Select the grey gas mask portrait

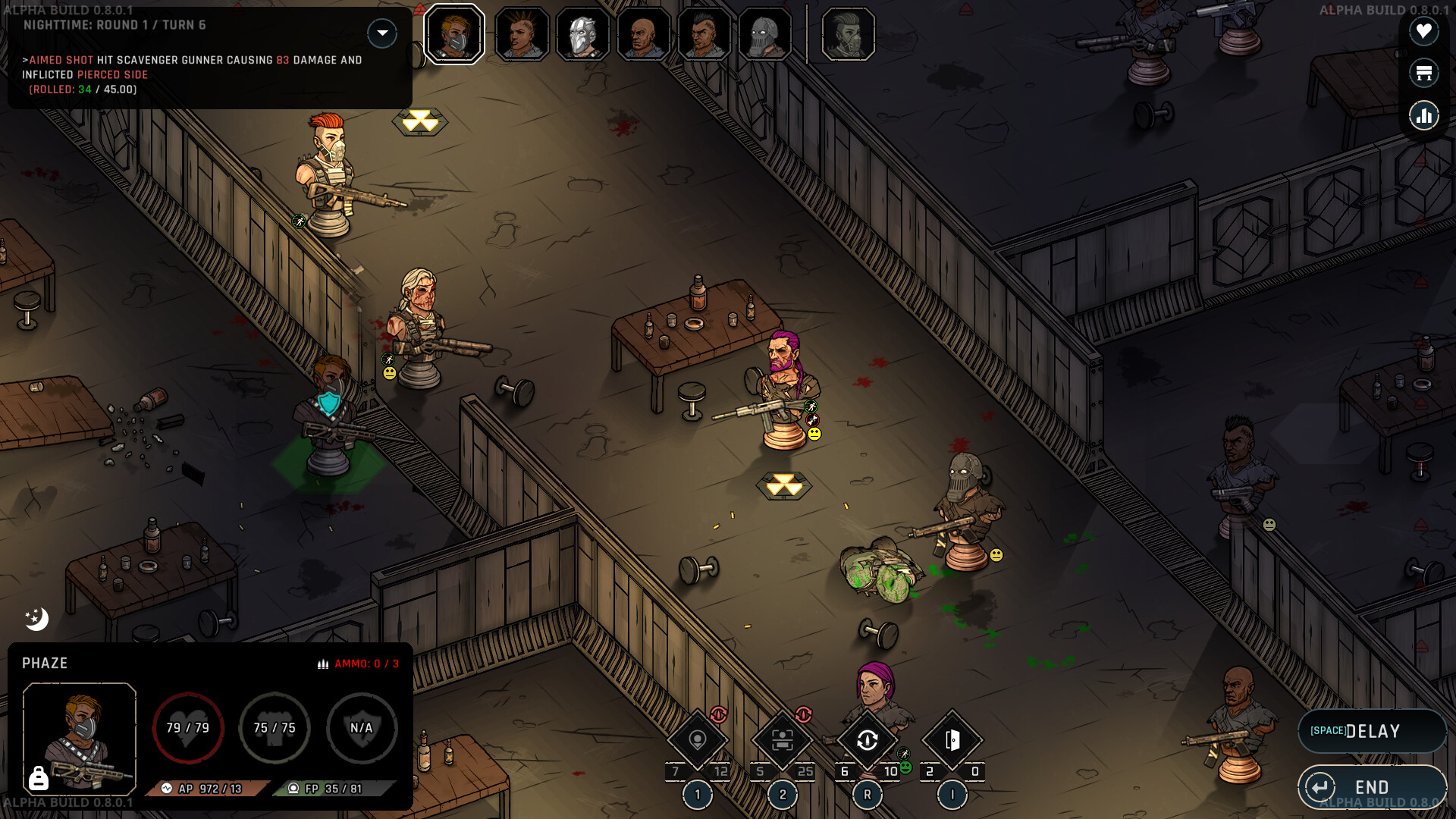coord(764,34)
